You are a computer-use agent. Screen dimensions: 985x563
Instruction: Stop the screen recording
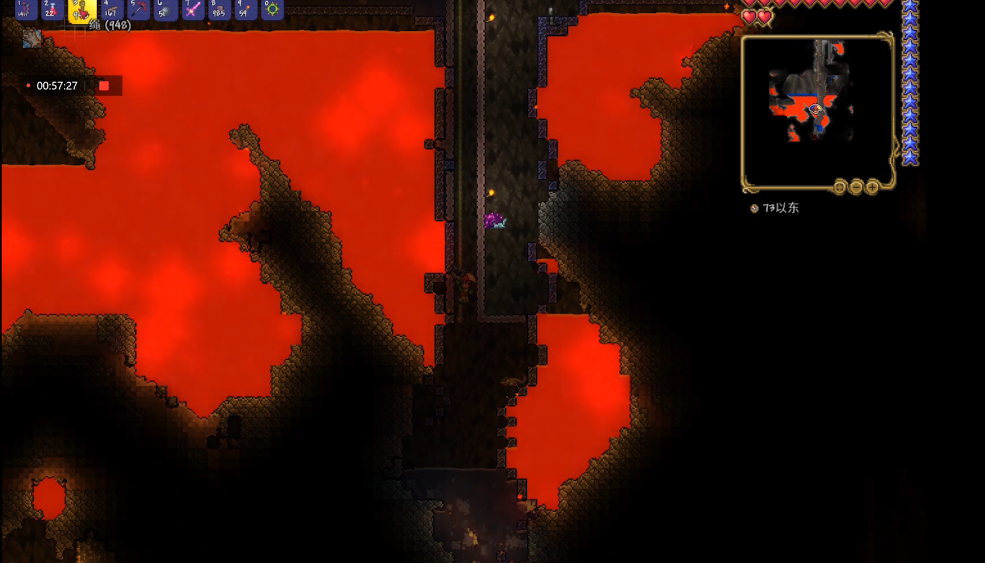pos(103,86)
